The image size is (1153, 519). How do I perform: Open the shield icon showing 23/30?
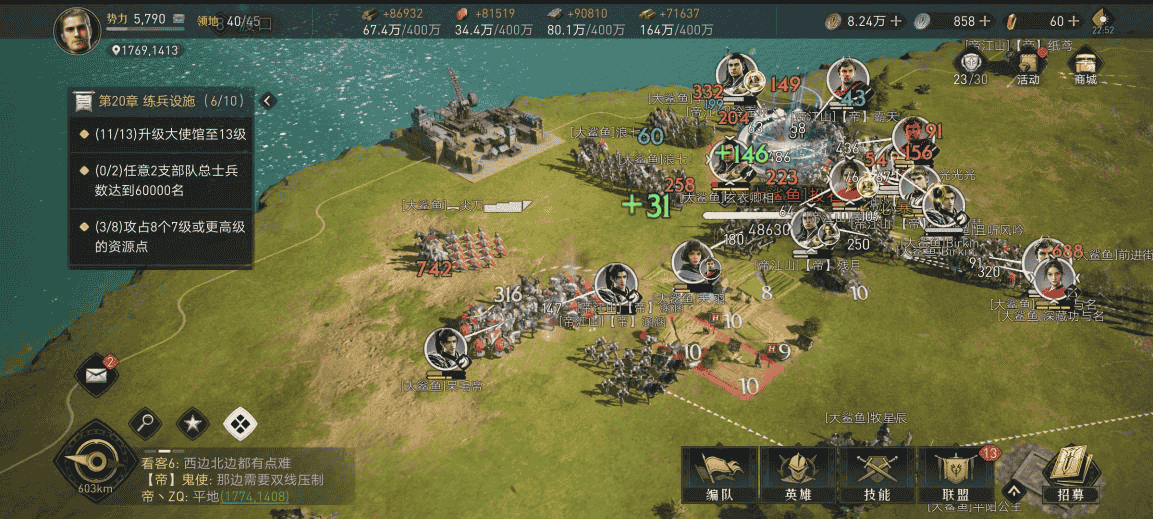(x=970, y=65)
